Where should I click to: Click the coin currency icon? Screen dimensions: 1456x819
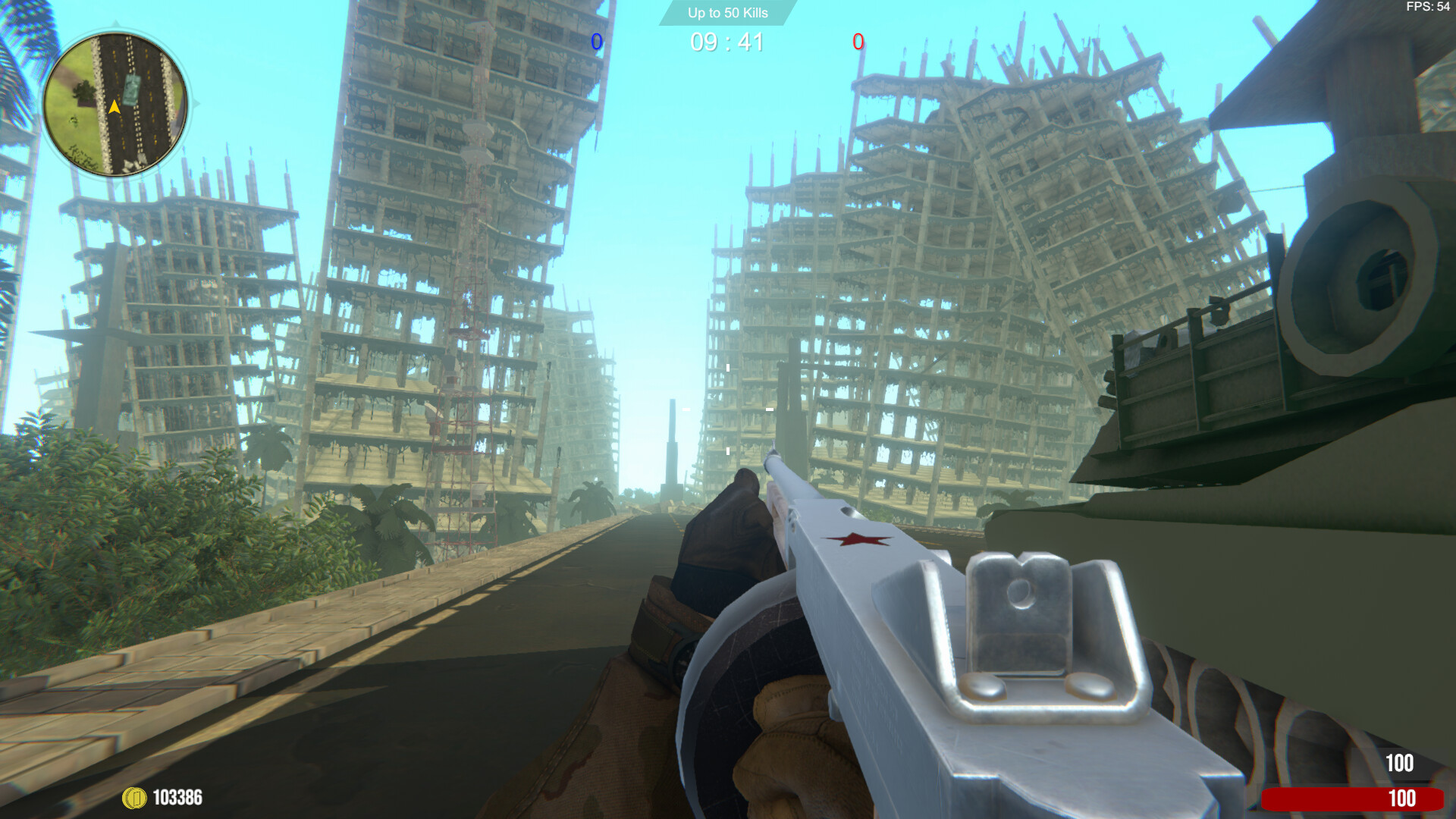click(x=133, y=797)
